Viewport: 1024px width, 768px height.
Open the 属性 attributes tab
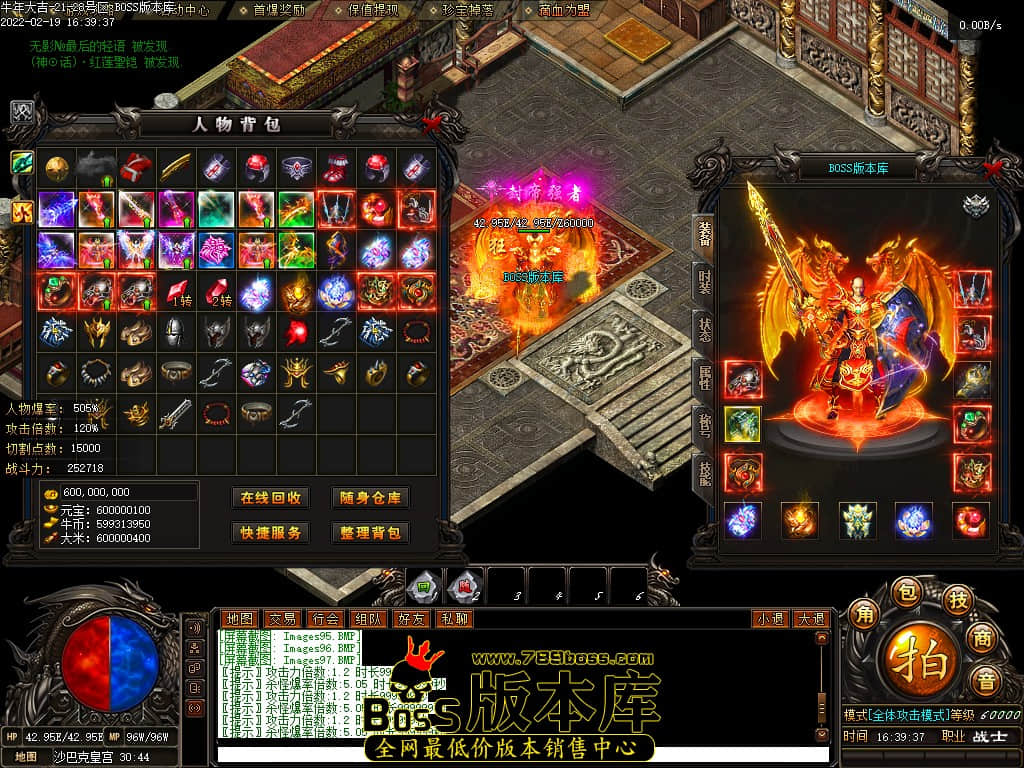click(703, 376)
